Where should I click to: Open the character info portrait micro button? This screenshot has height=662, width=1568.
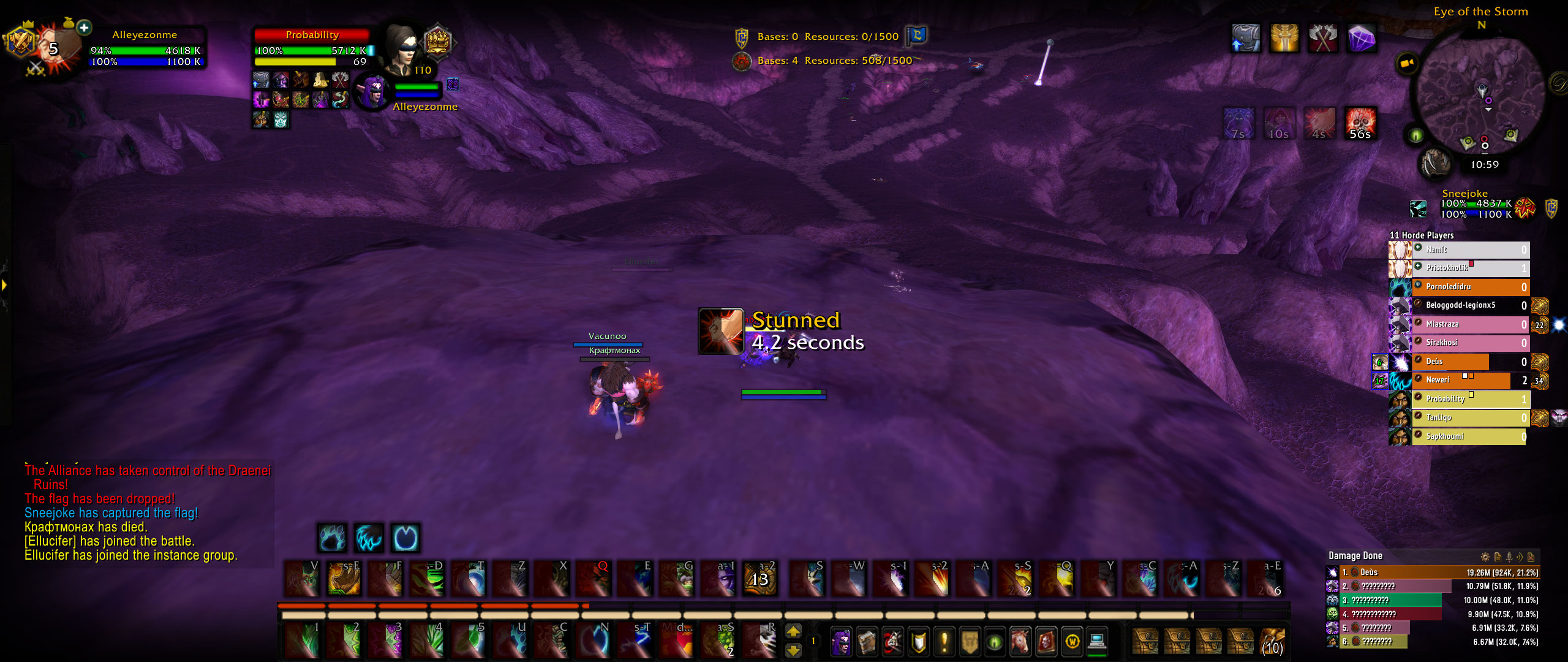(841, 642)
